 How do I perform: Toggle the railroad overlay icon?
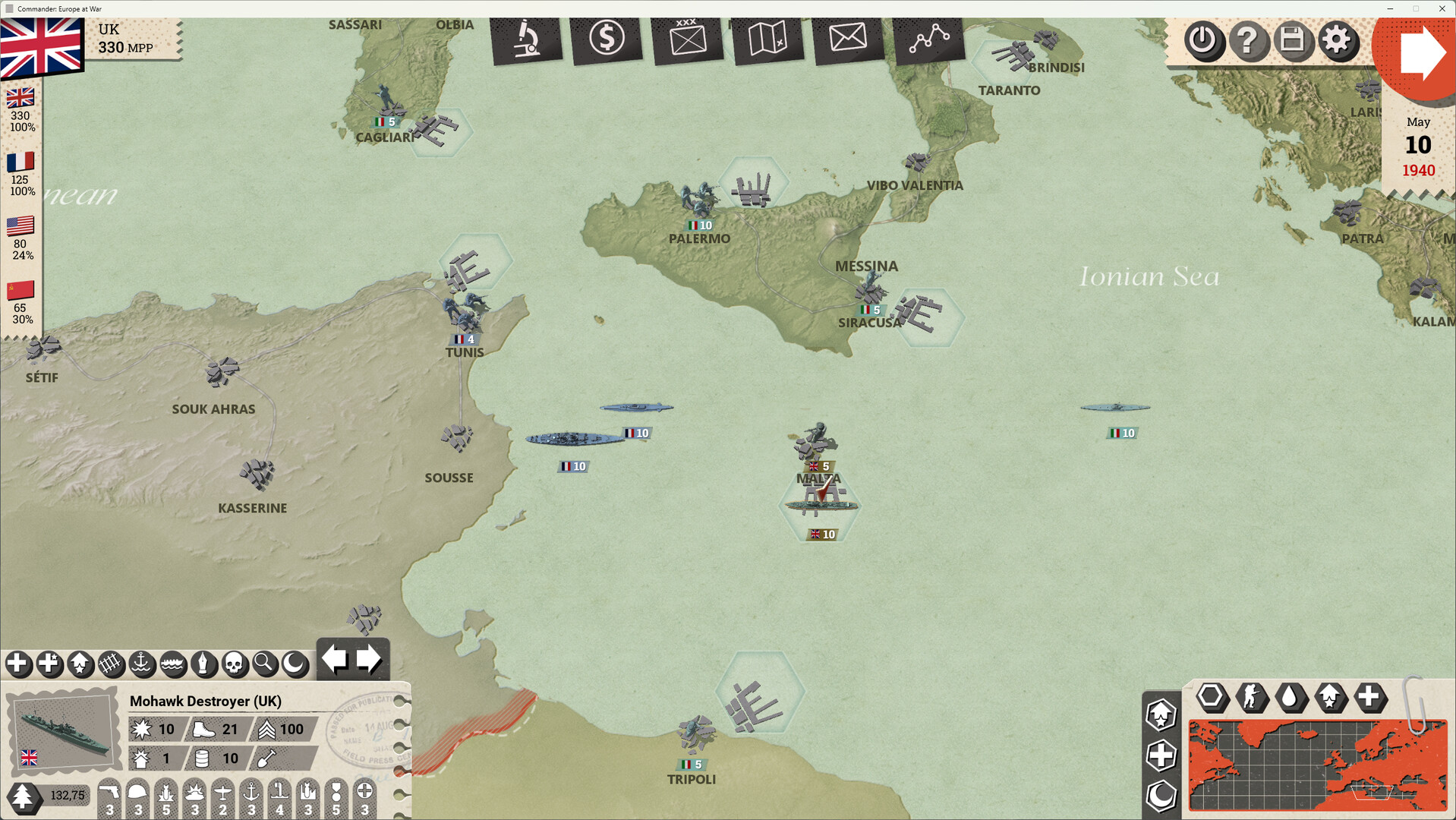pos(111,664)
